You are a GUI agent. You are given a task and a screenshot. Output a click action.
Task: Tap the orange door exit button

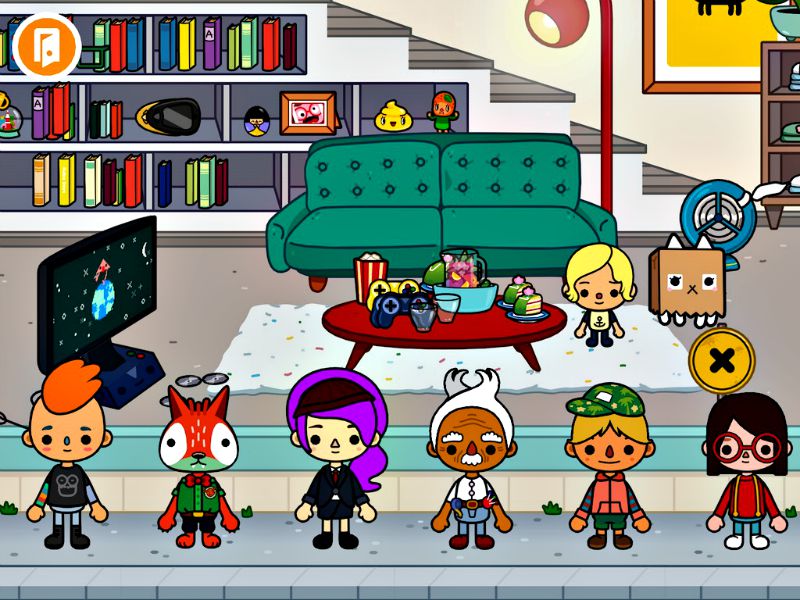point(47,47)
